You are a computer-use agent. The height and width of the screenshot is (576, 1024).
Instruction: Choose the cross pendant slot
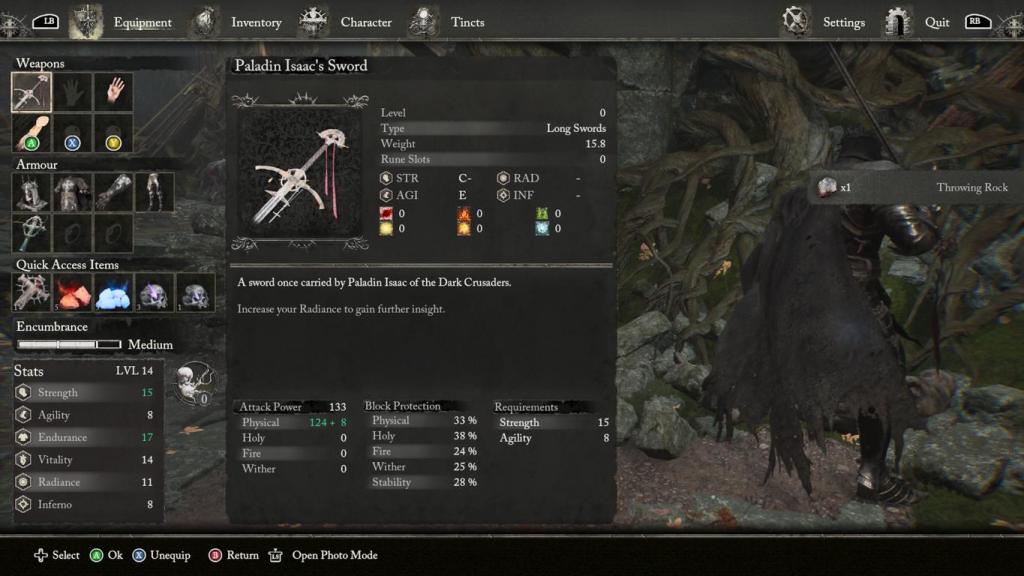point(31,233)
